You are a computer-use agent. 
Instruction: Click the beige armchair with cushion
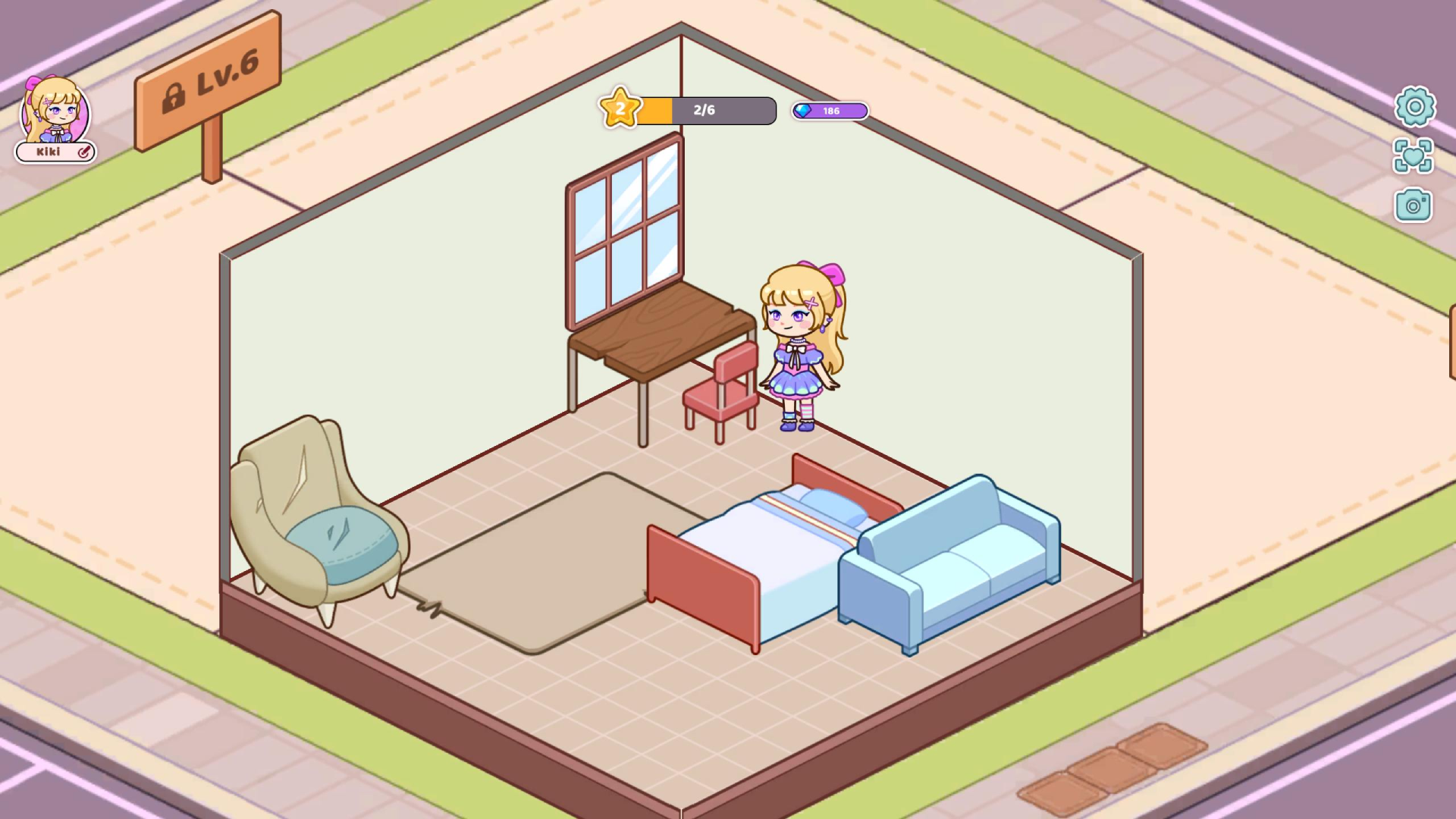[x=318, y=523]
